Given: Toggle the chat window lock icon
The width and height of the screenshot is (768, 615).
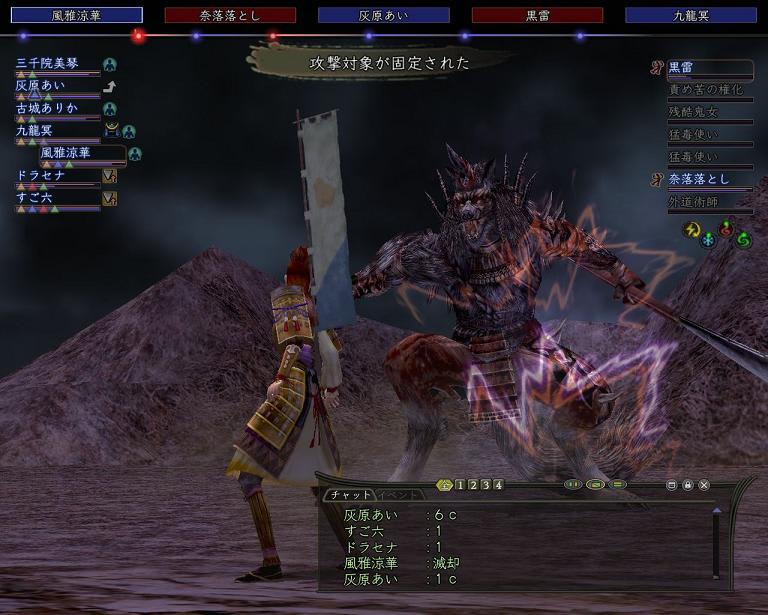Looking at the screenshot, I should coord(688,485).
